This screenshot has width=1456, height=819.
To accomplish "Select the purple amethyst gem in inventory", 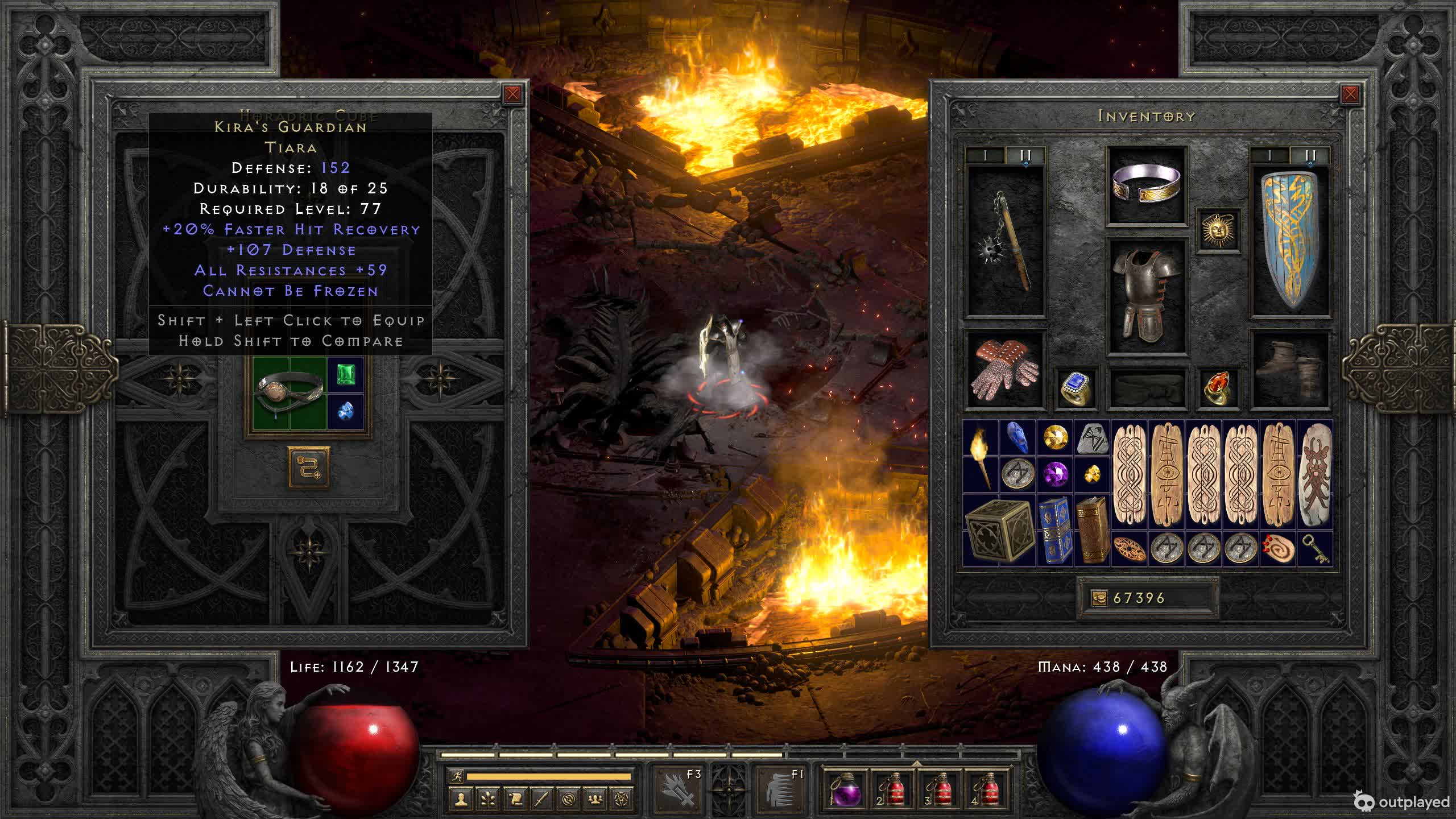I will tap(1055, 474).
